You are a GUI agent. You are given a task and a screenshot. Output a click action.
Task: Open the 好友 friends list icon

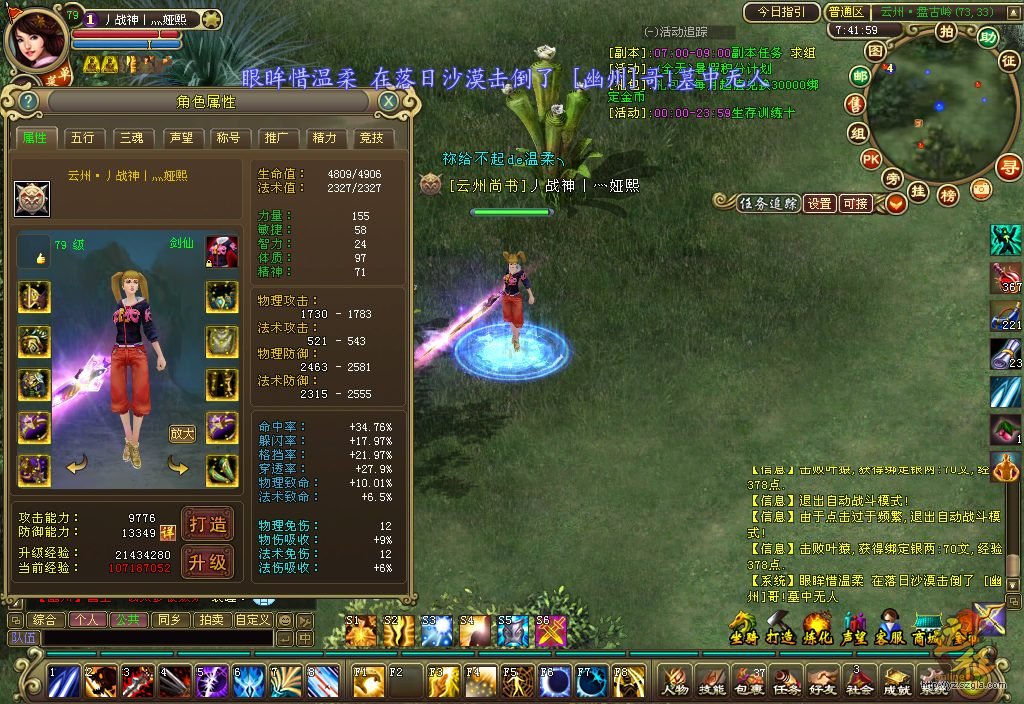pos(822,682)
